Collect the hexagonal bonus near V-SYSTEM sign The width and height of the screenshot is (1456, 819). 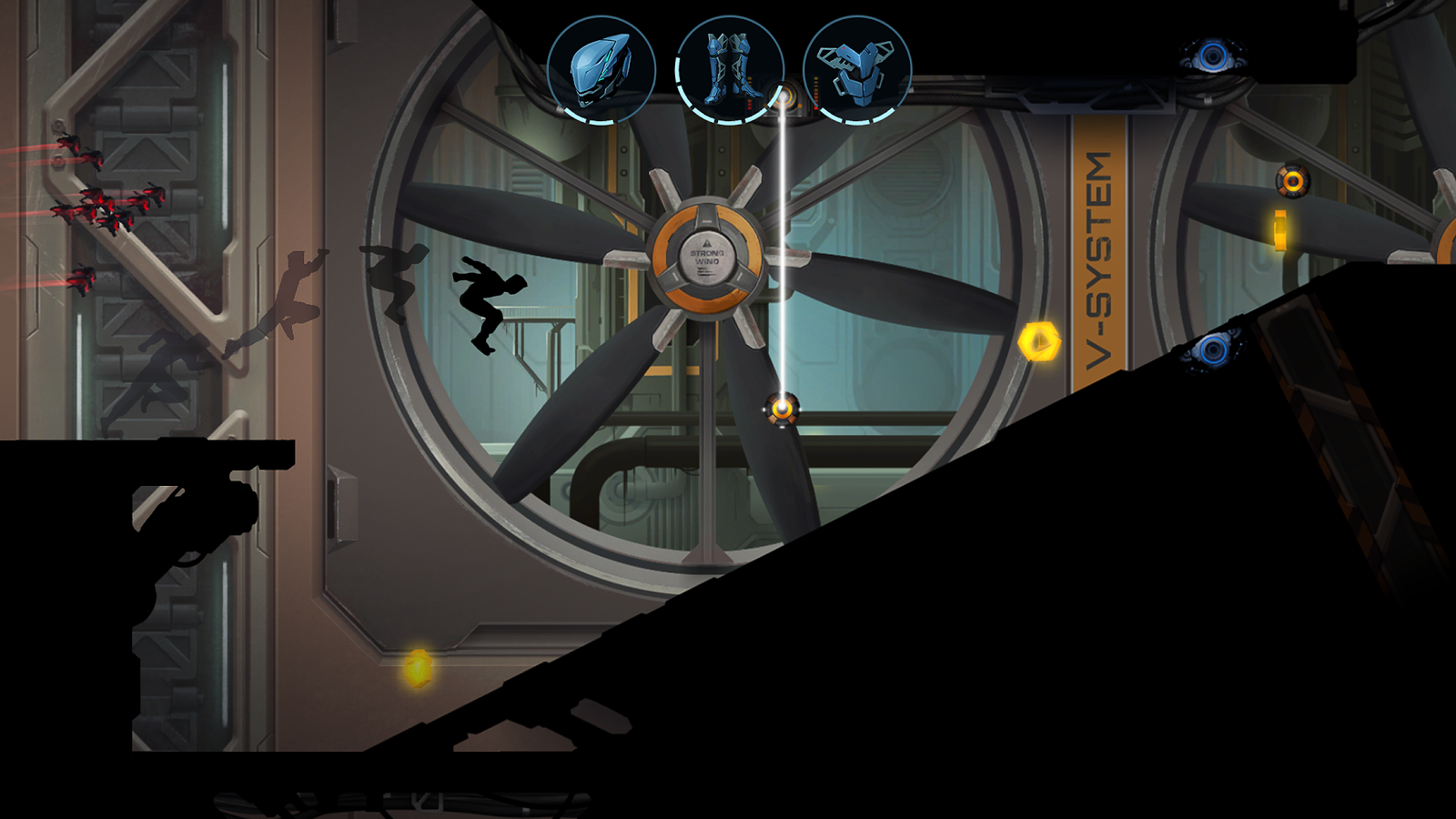coord(1042,342)
